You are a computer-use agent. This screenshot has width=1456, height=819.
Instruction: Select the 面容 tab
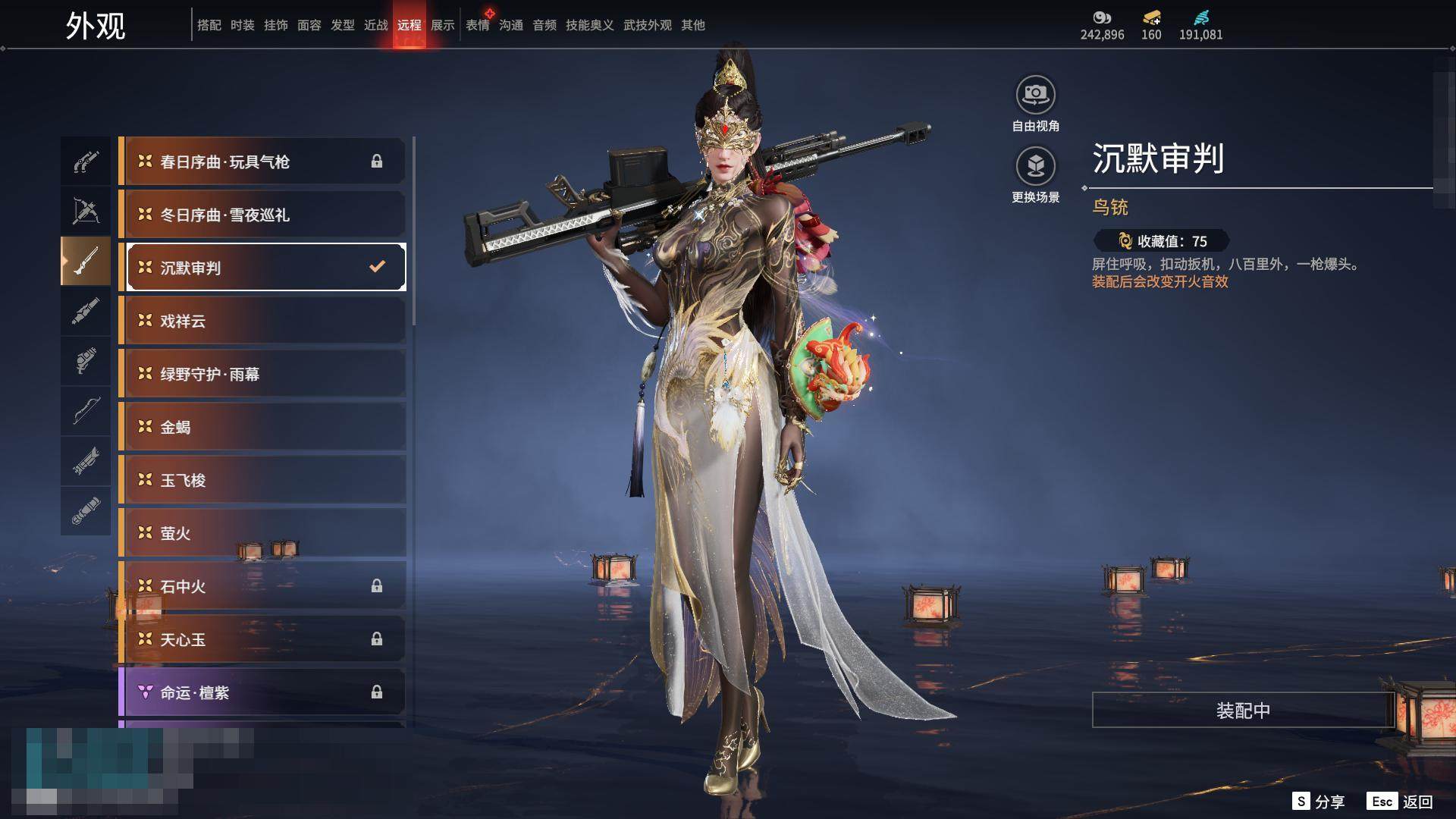(309, 25)
